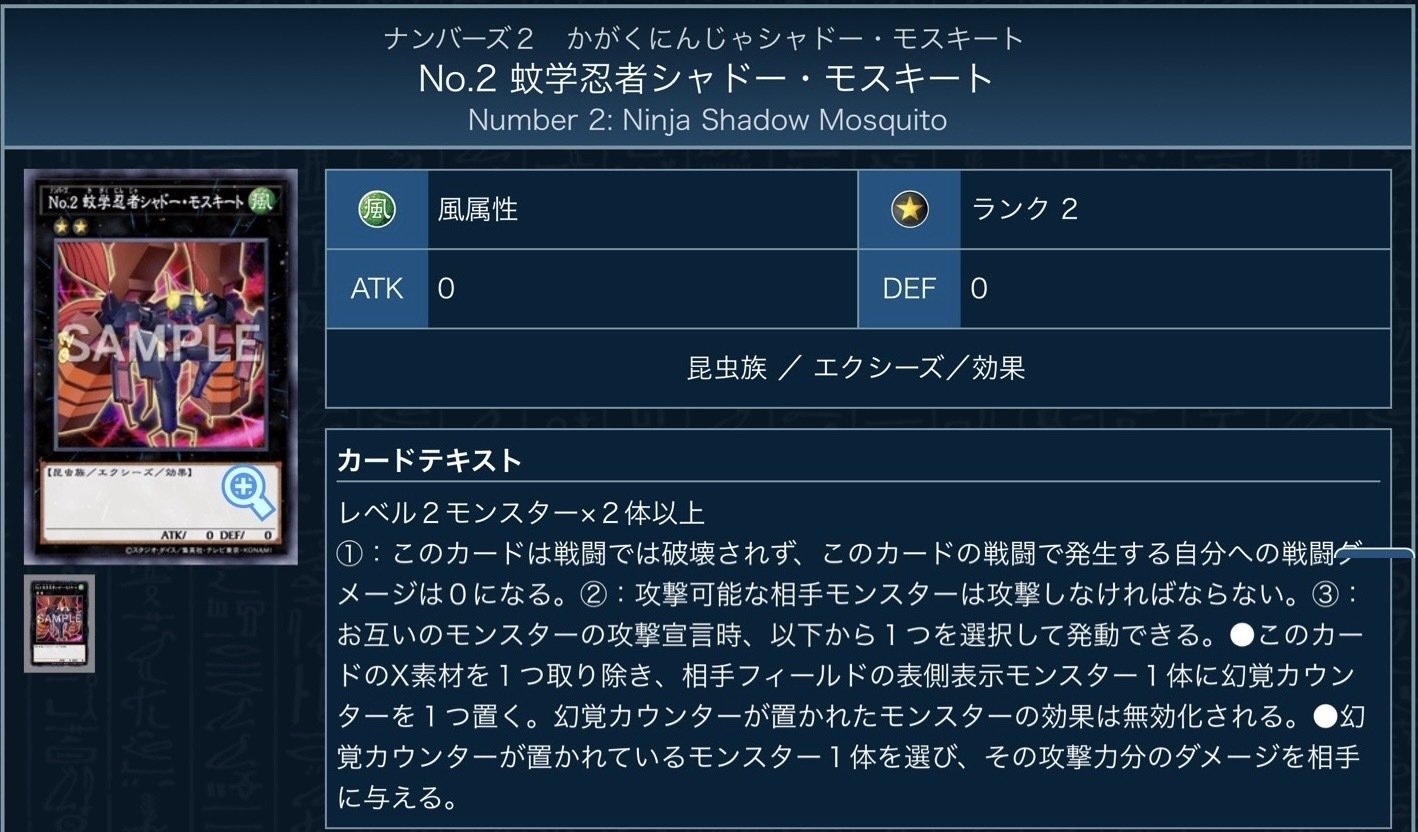
Task: Open the English name Number 2: Ninja Shadow Mosquito
Action: tap(708, 120)
